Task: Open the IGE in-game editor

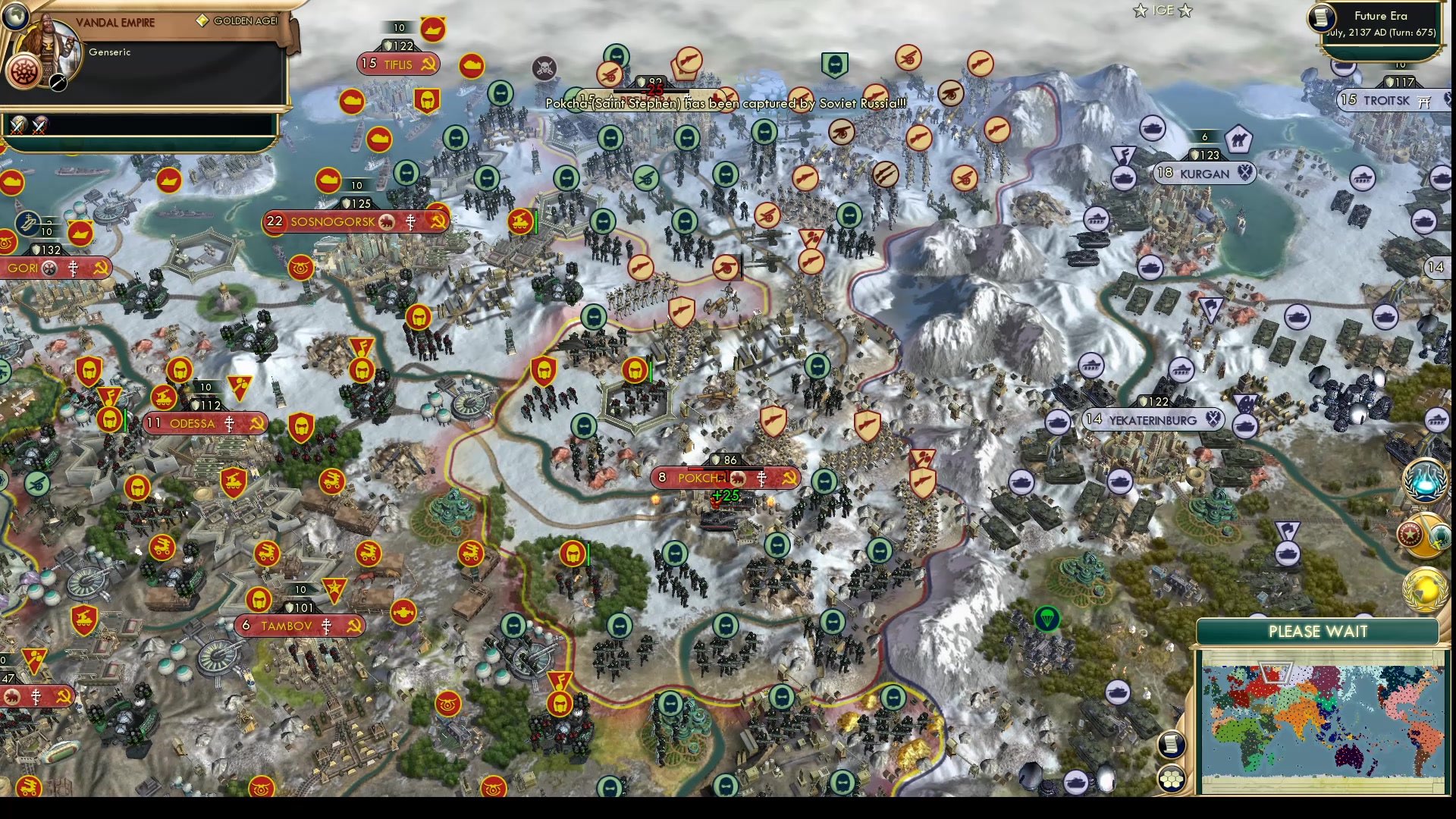Action: [1163, 11]
